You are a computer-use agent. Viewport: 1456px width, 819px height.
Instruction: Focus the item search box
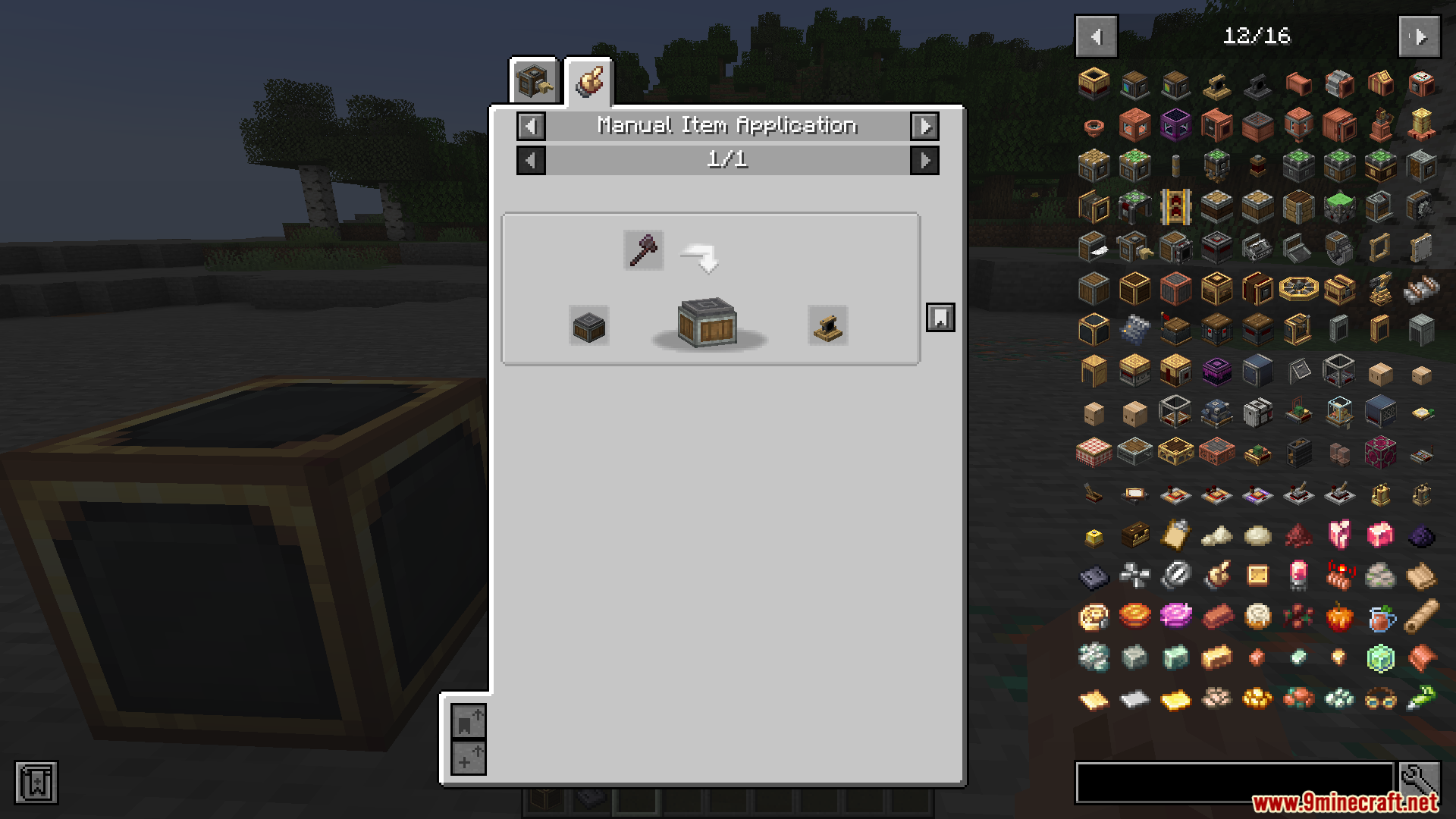[1234, 782]
